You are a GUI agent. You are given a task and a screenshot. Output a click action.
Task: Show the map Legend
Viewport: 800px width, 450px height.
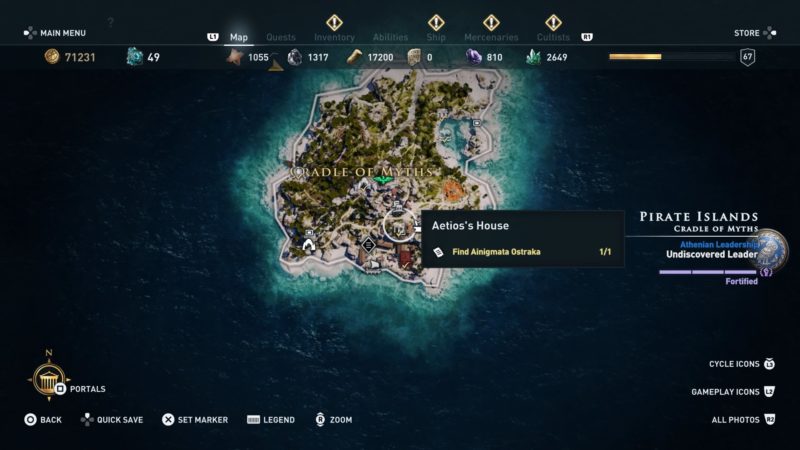[270, 420]
